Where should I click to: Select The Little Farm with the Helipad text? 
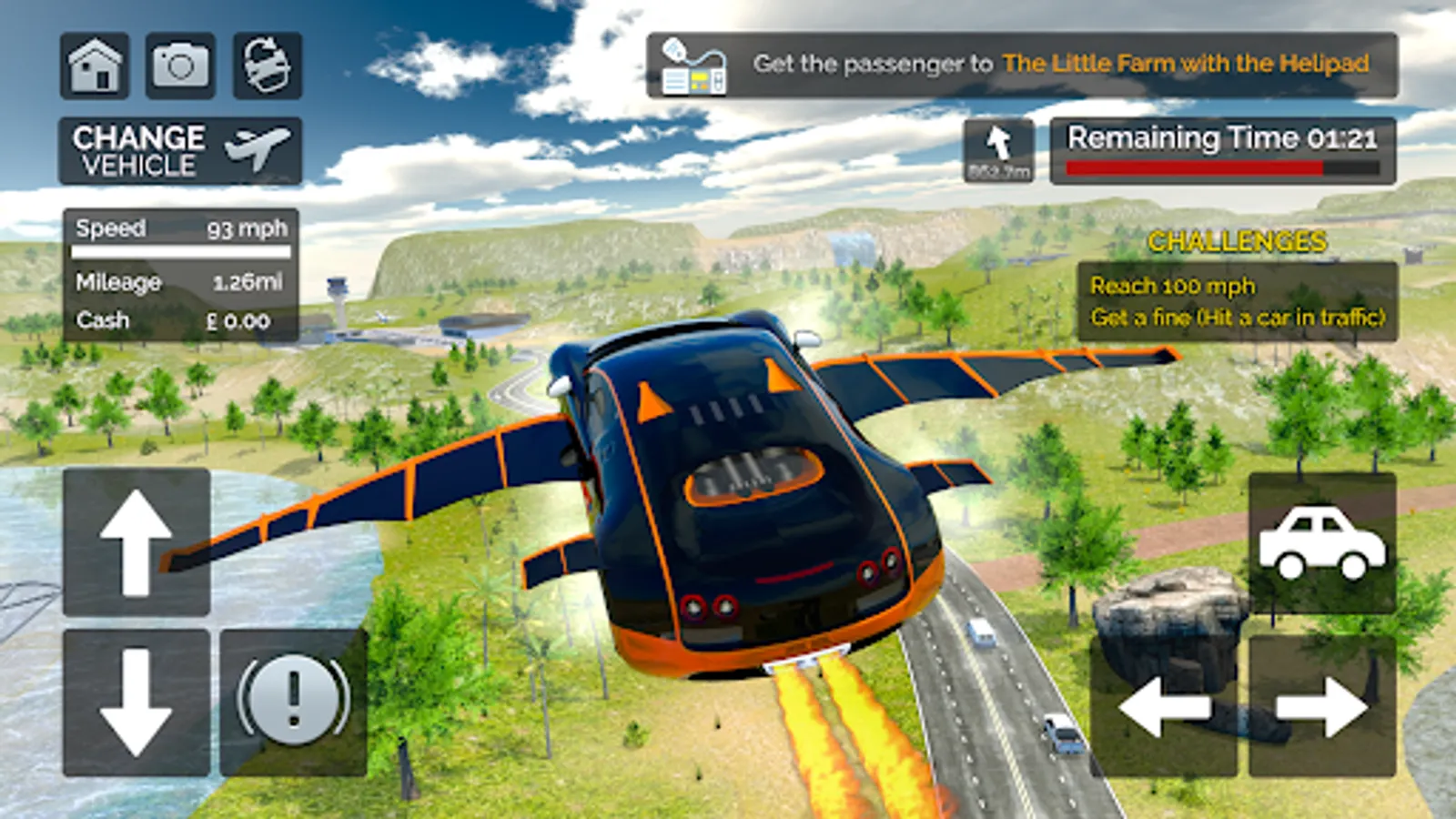tap(1188, 65)
